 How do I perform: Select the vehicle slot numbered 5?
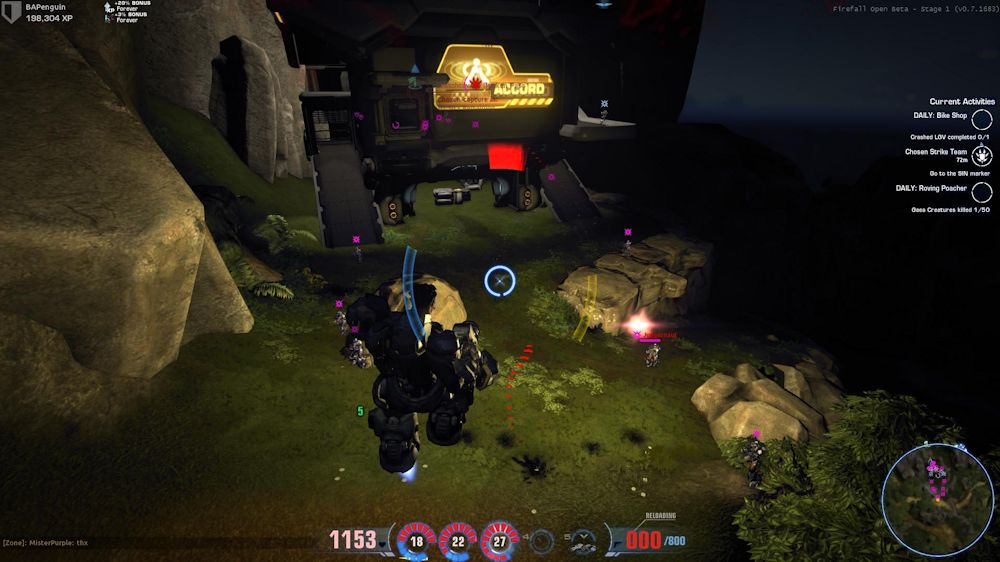pos(584,541)
